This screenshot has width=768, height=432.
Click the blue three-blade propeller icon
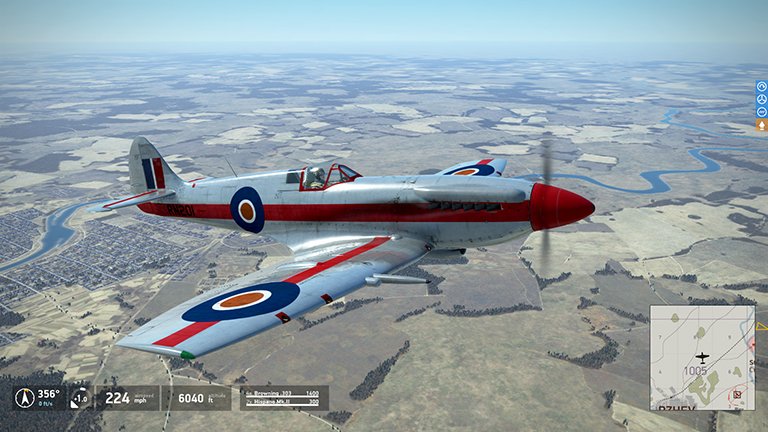(761, 99)
